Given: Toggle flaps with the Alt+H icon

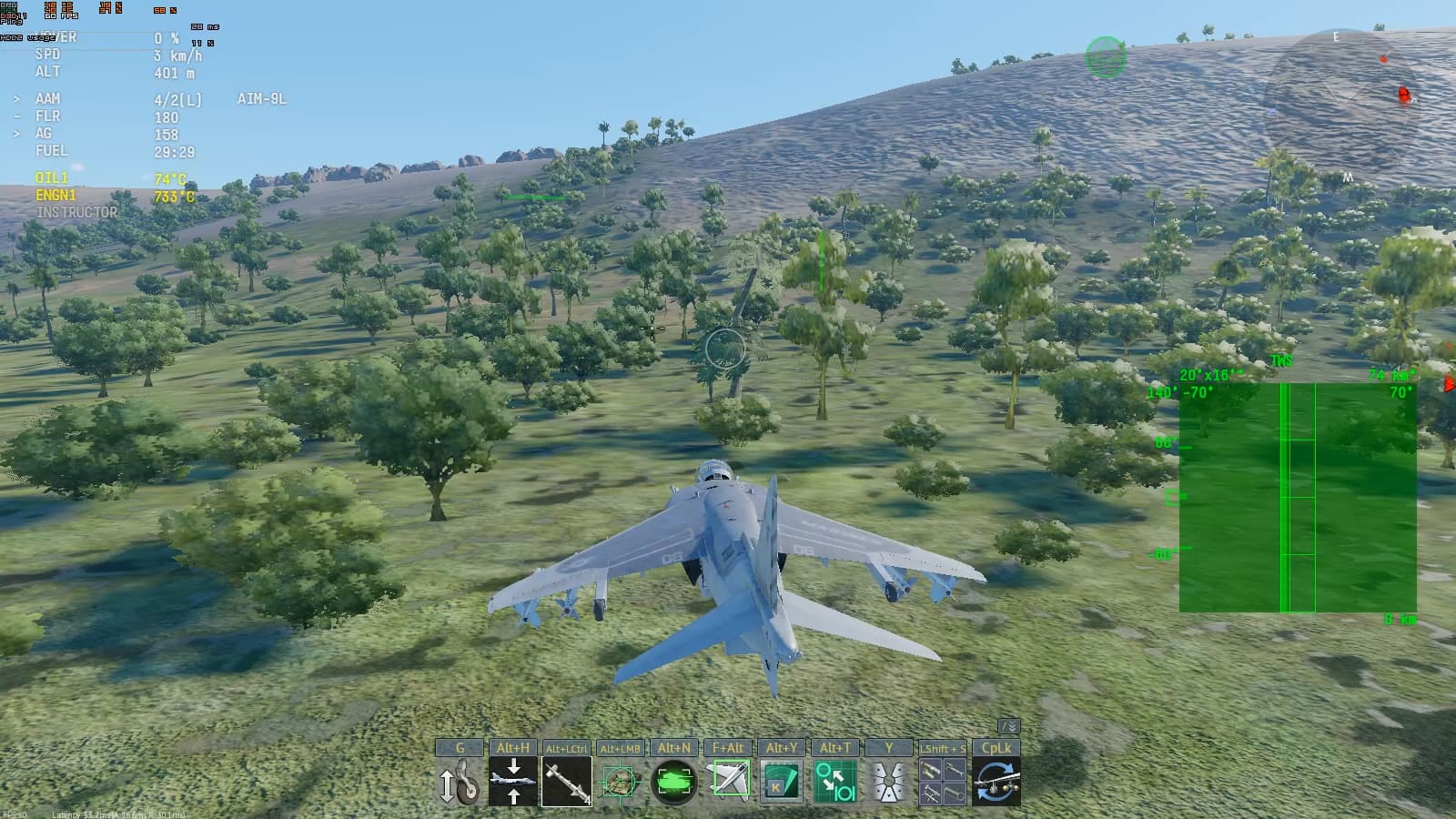Looking at the screenshot, I should (514, 781).
